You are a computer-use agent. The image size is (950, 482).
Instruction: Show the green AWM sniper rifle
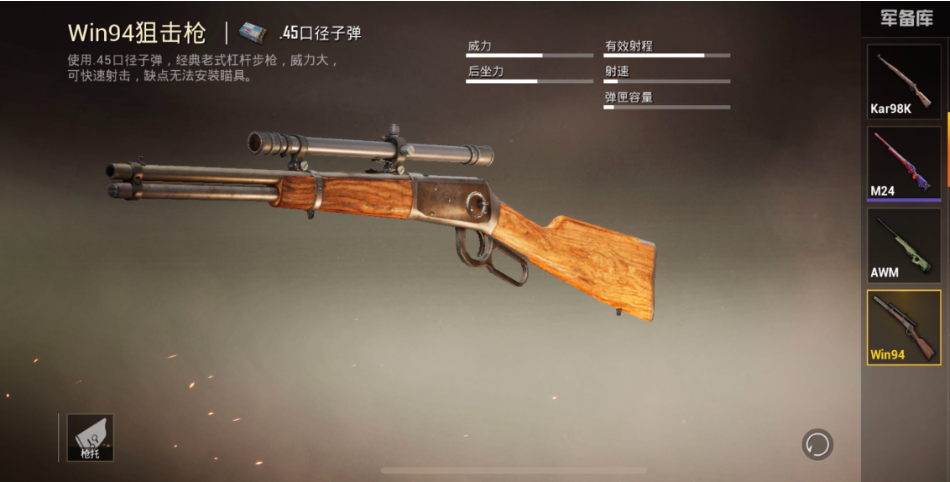[903, 246]
